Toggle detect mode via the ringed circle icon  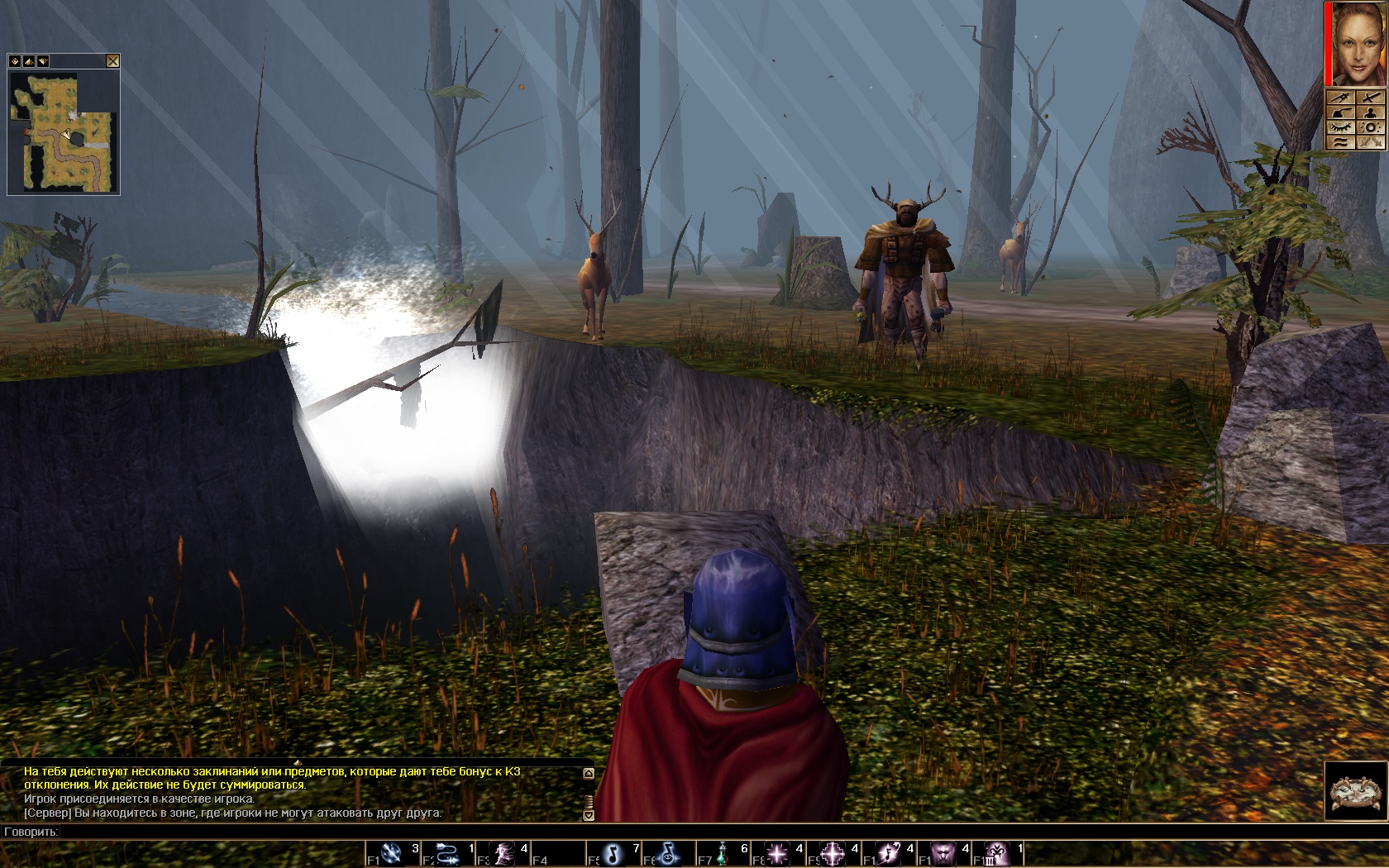(x=1371, y=128)
